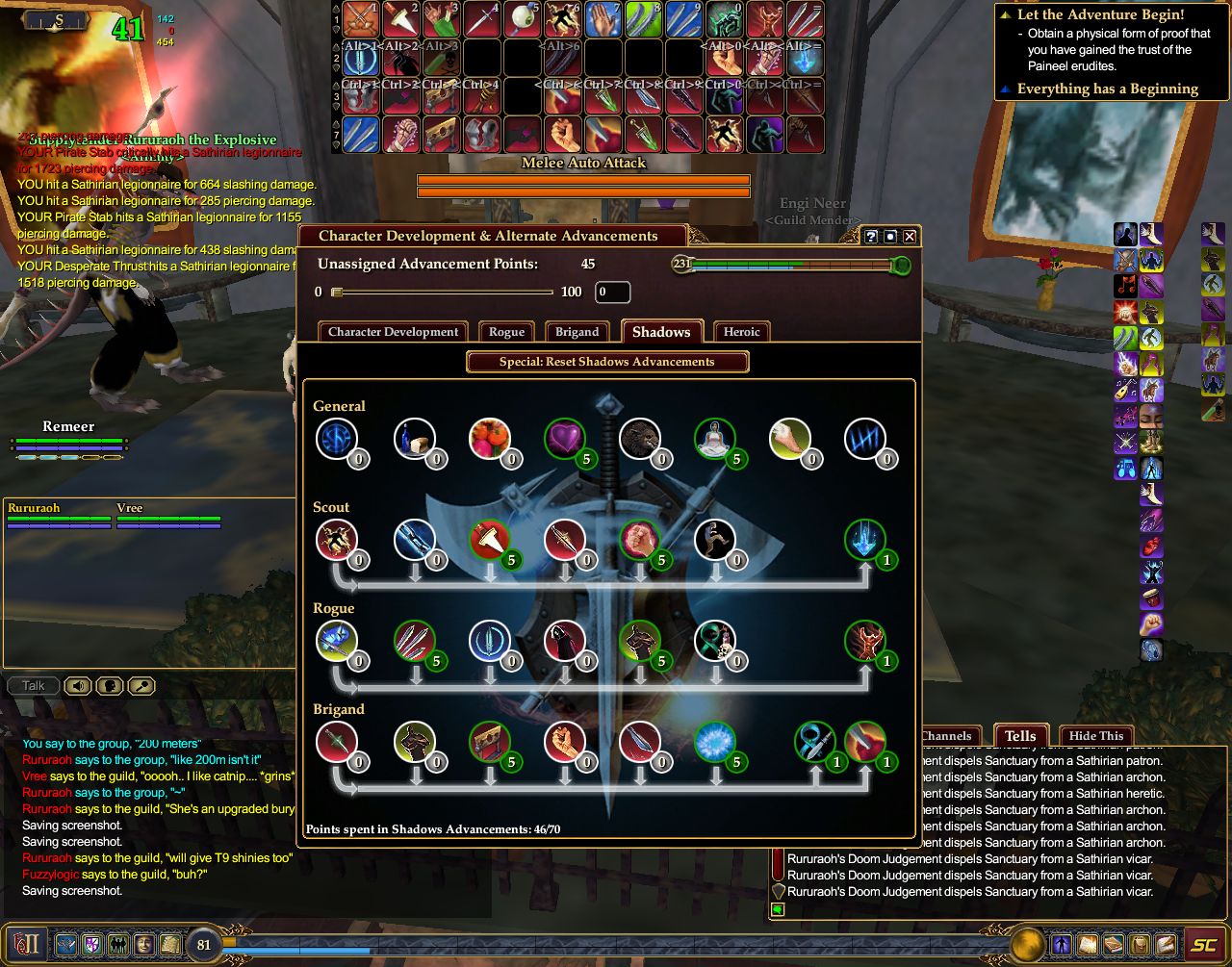
Task: Click the Hide This chat tab
Action: (1095, 736)
